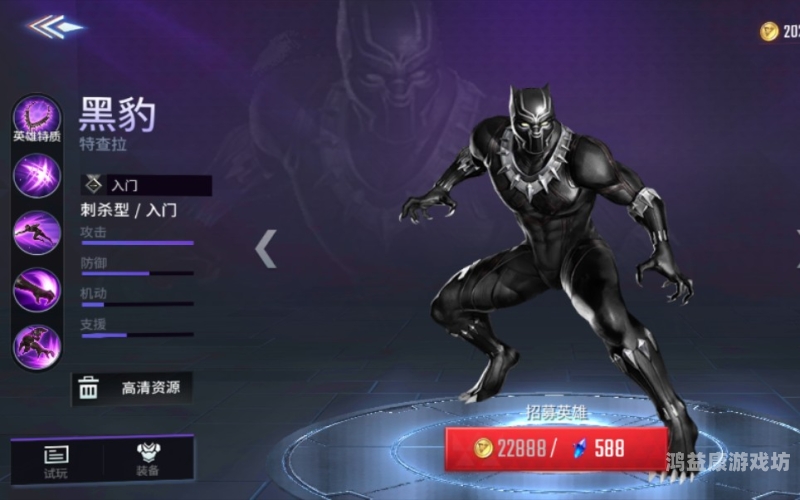Image resolution: width=800 pixels, height=500 pixels.
Task: Click the gold coin currency counter
Action: 780,32
